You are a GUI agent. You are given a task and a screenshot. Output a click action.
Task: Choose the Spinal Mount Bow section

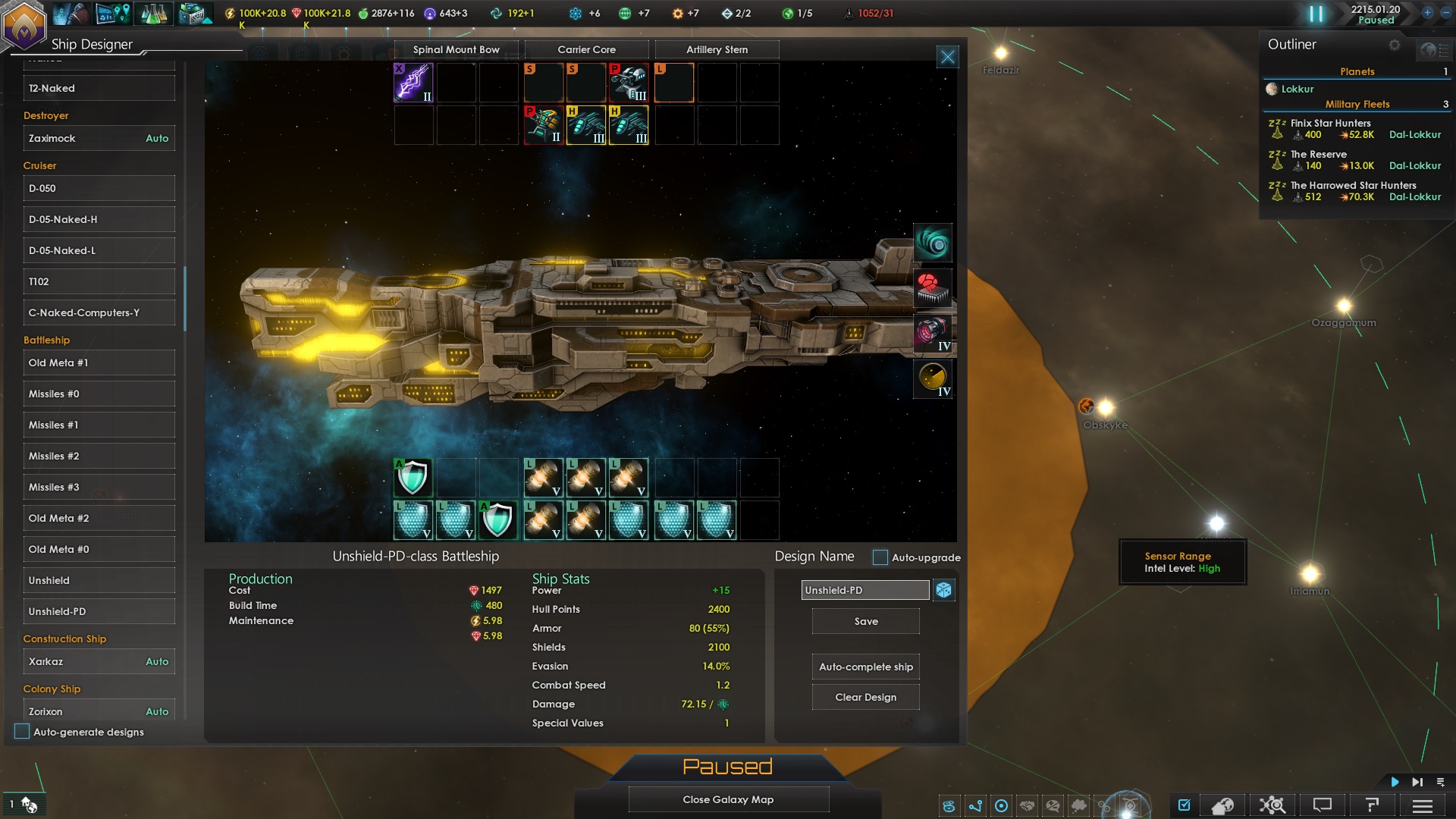coord(456,49)
